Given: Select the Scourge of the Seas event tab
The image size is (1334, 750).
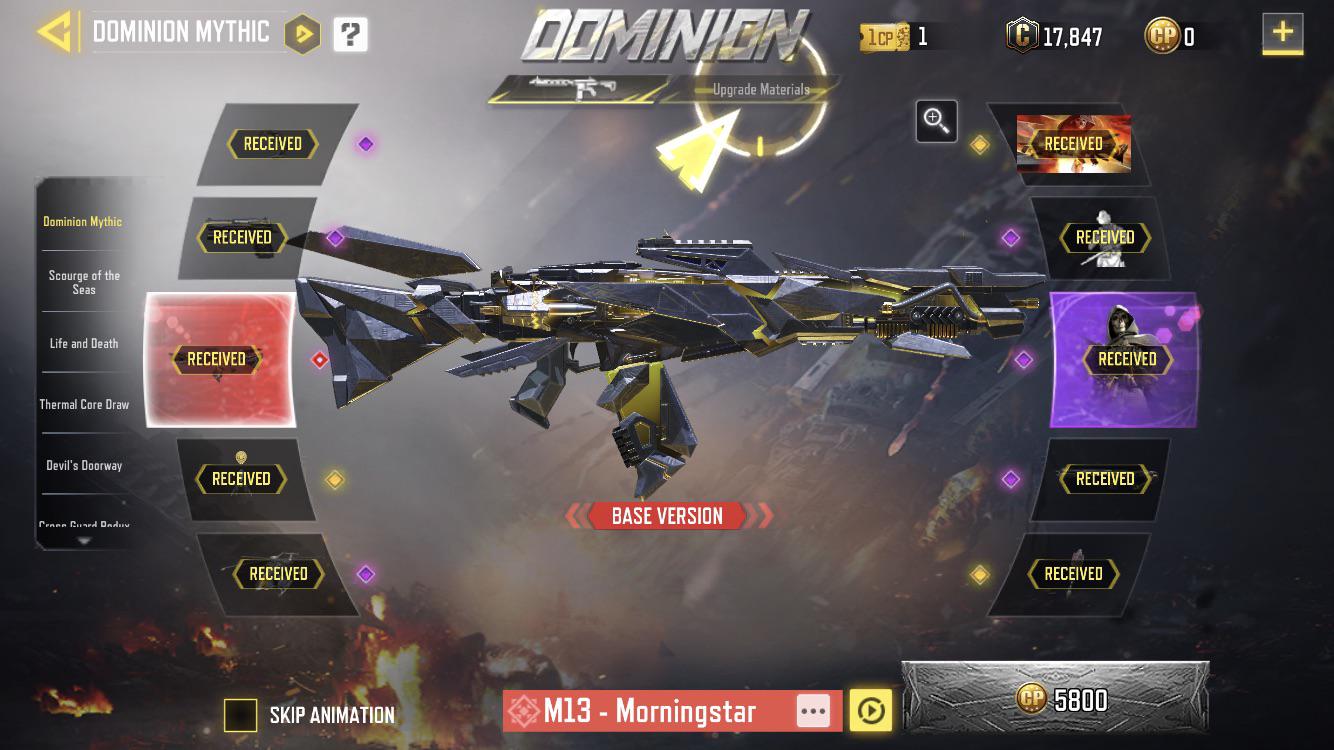Looking at the screenshot, I should point(84,281).
